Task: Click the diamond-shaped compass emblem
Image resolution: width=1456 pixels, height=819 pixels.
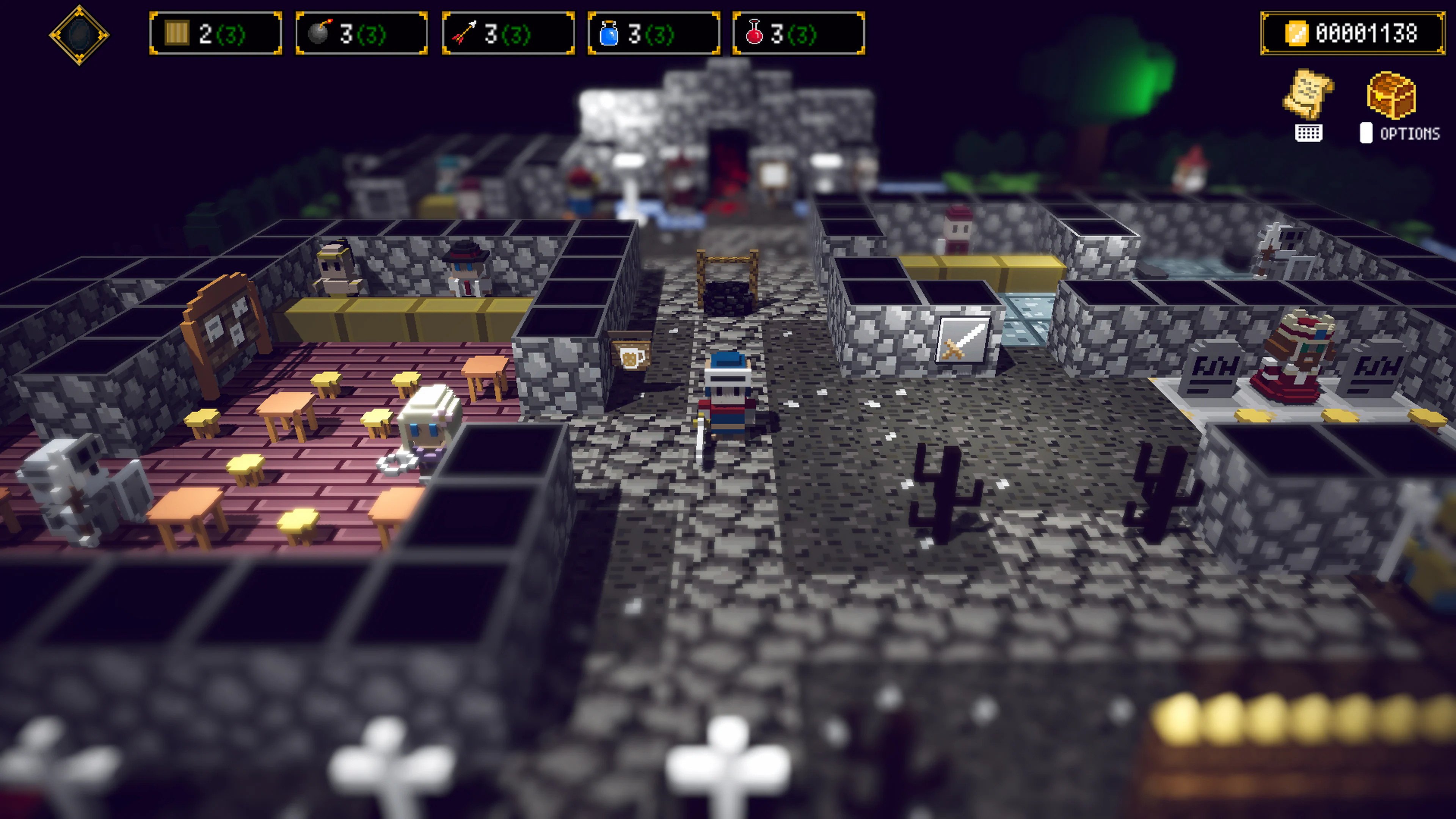Action: [79, 35]
